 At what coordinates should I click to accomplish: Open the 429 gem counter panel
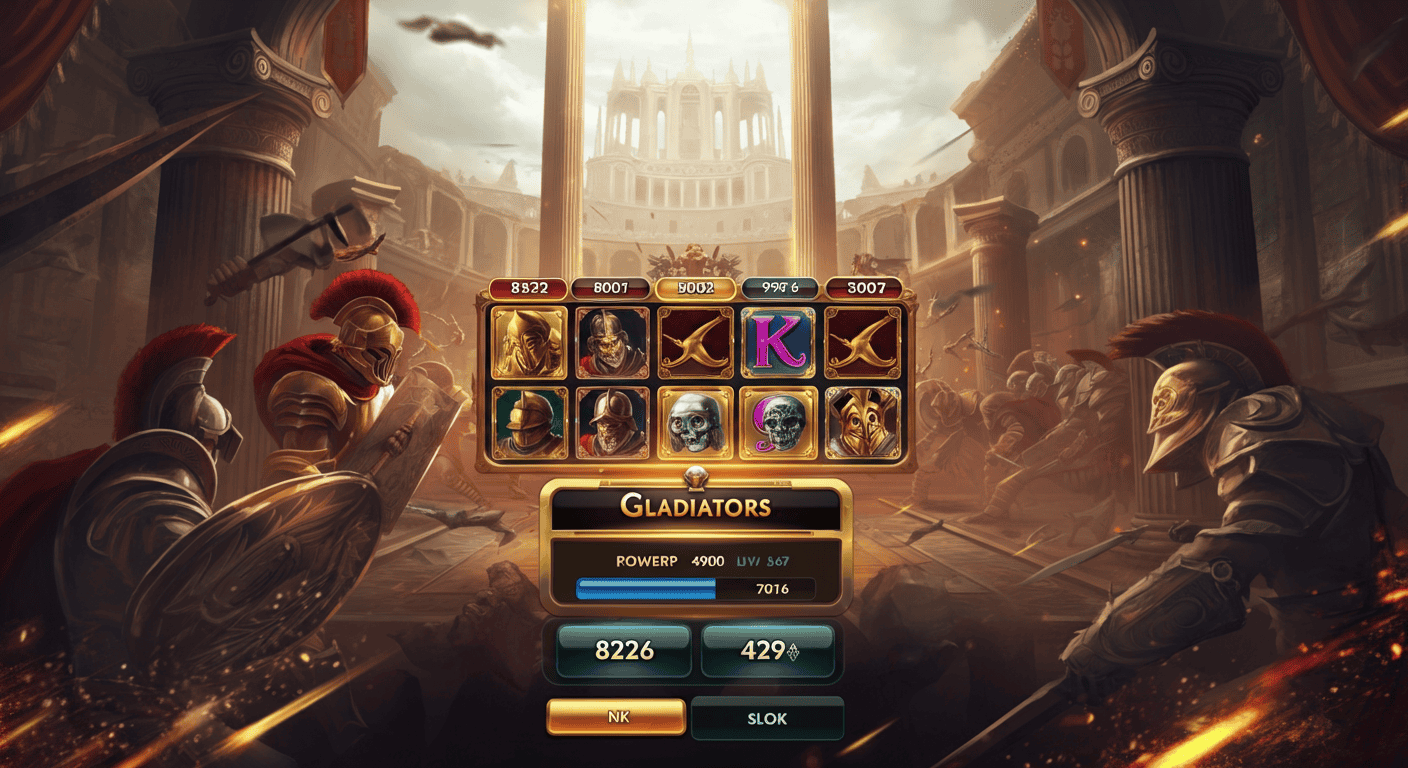(x=769, y=650)
